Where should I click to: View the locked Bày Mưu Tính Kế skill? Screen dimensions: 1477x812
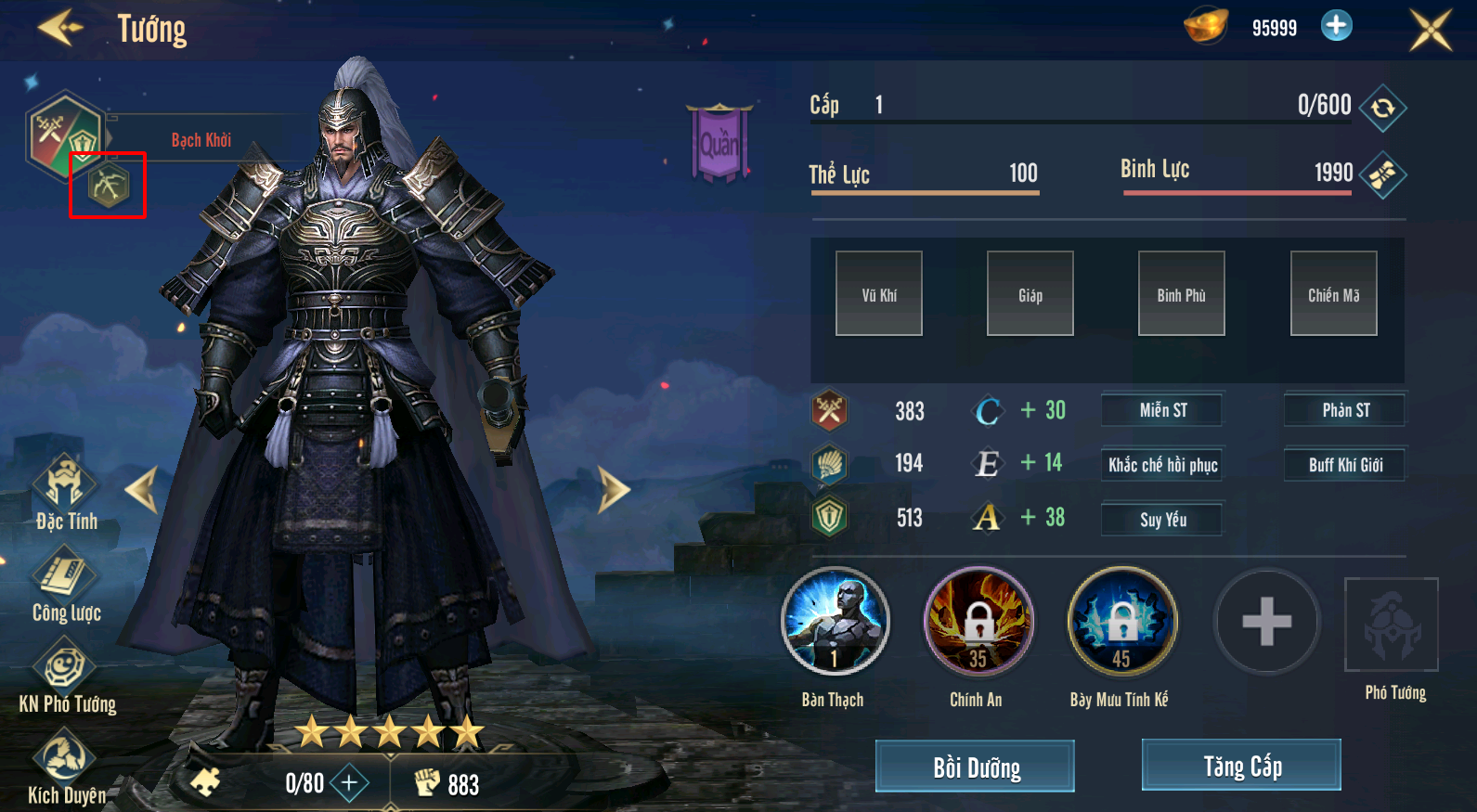(1121, 621)
